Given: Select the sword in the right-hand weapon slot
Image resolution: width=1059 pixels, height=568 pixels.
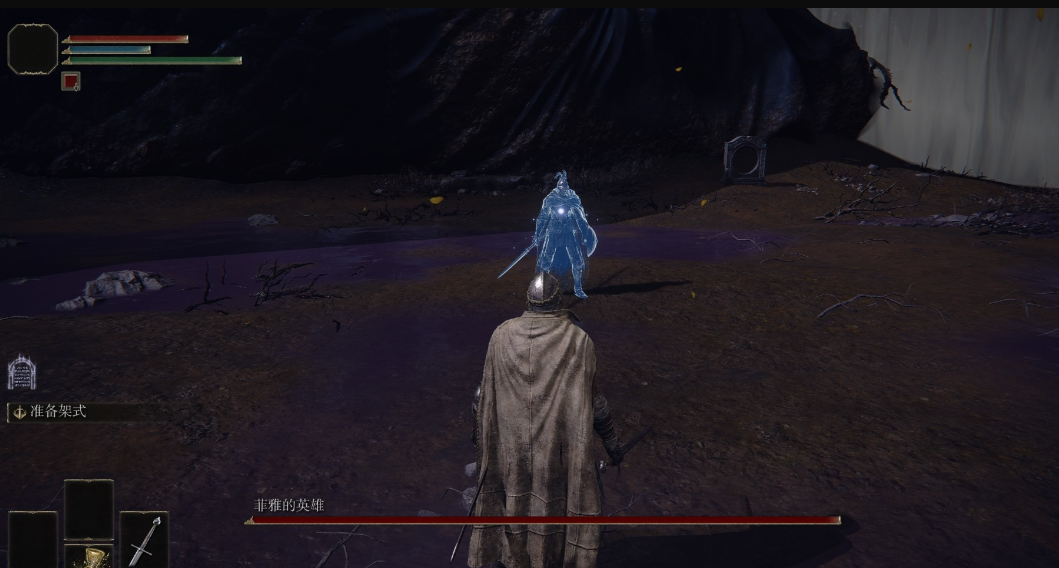Looking at the screenshot, I should coord(144,540).
